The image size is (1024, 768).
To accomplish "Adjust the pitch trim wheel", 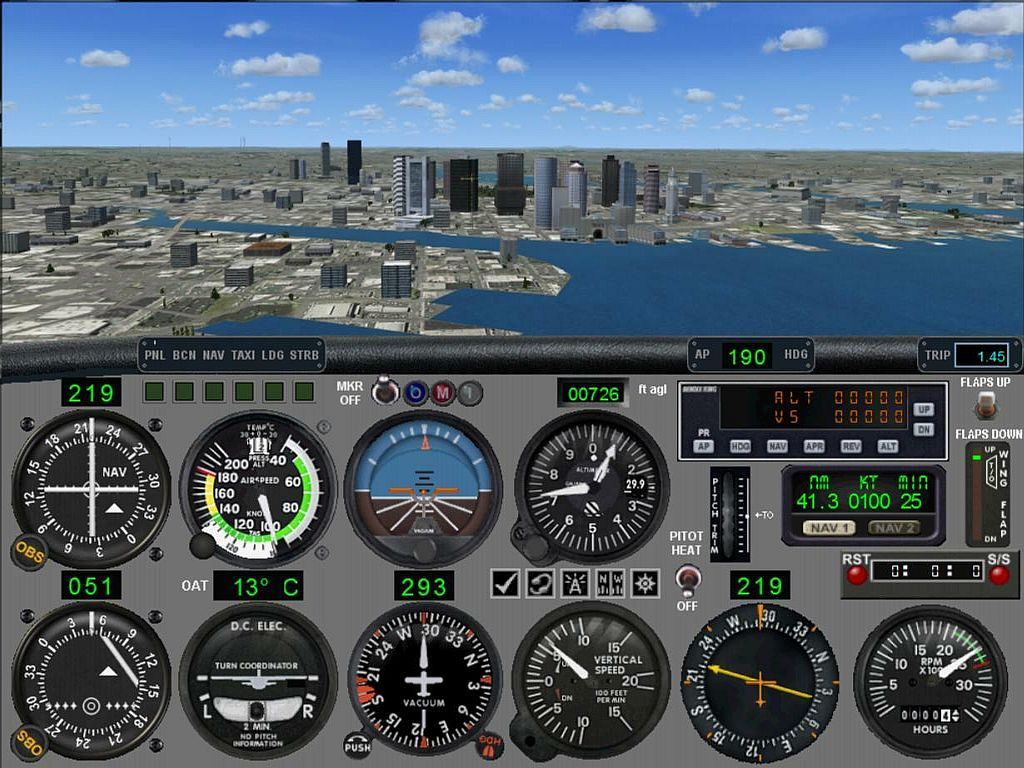I will (728, 513).
